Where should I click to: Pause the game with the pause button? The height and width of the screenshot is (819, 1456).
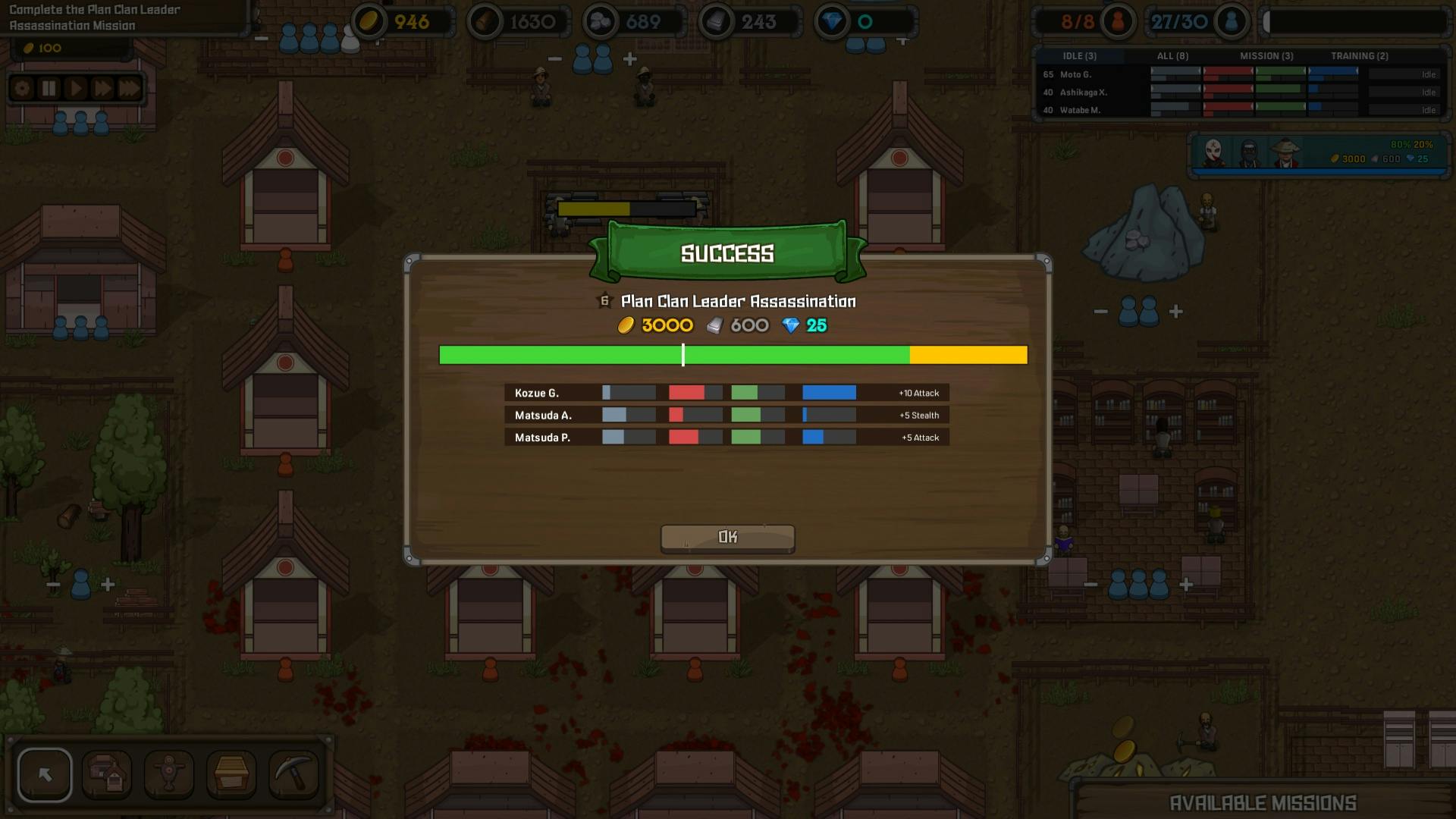49,87
